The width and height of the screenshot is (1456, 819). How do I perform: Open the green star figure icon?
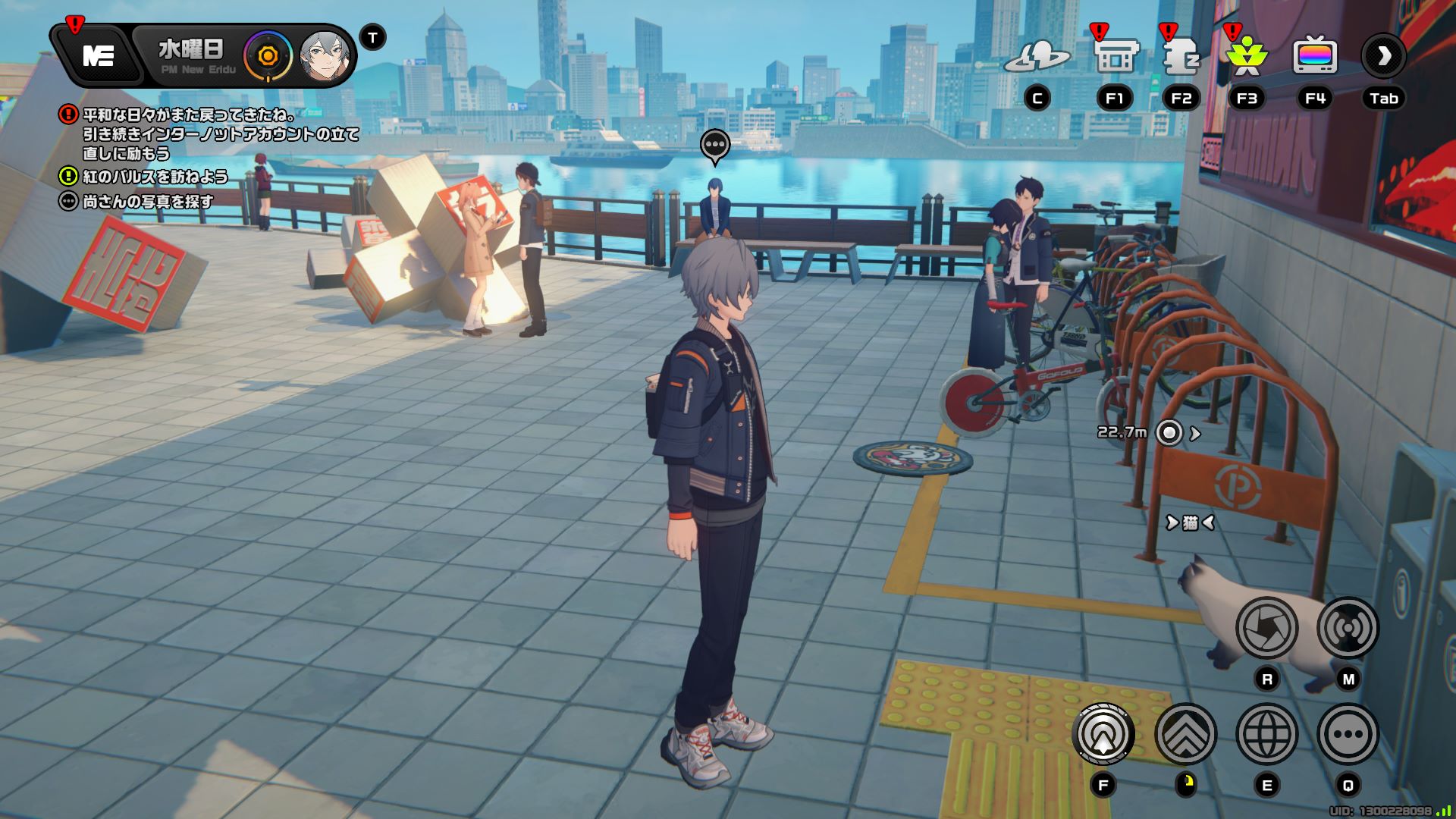click(1247, 56)
